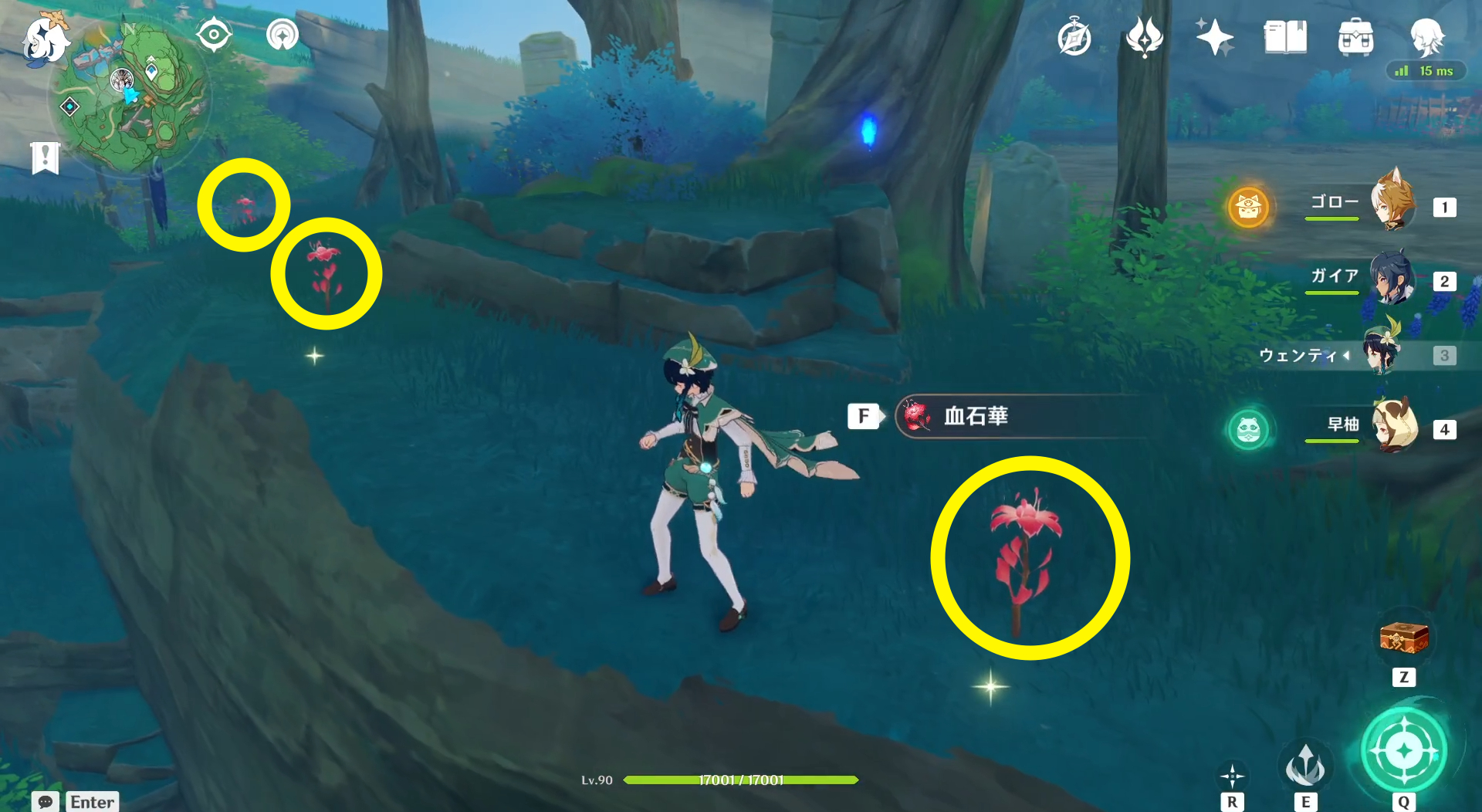Activate Venti's elemental burst Q icon
The width and height of the screenshot is (1482, 812).
click(1402, 750)
